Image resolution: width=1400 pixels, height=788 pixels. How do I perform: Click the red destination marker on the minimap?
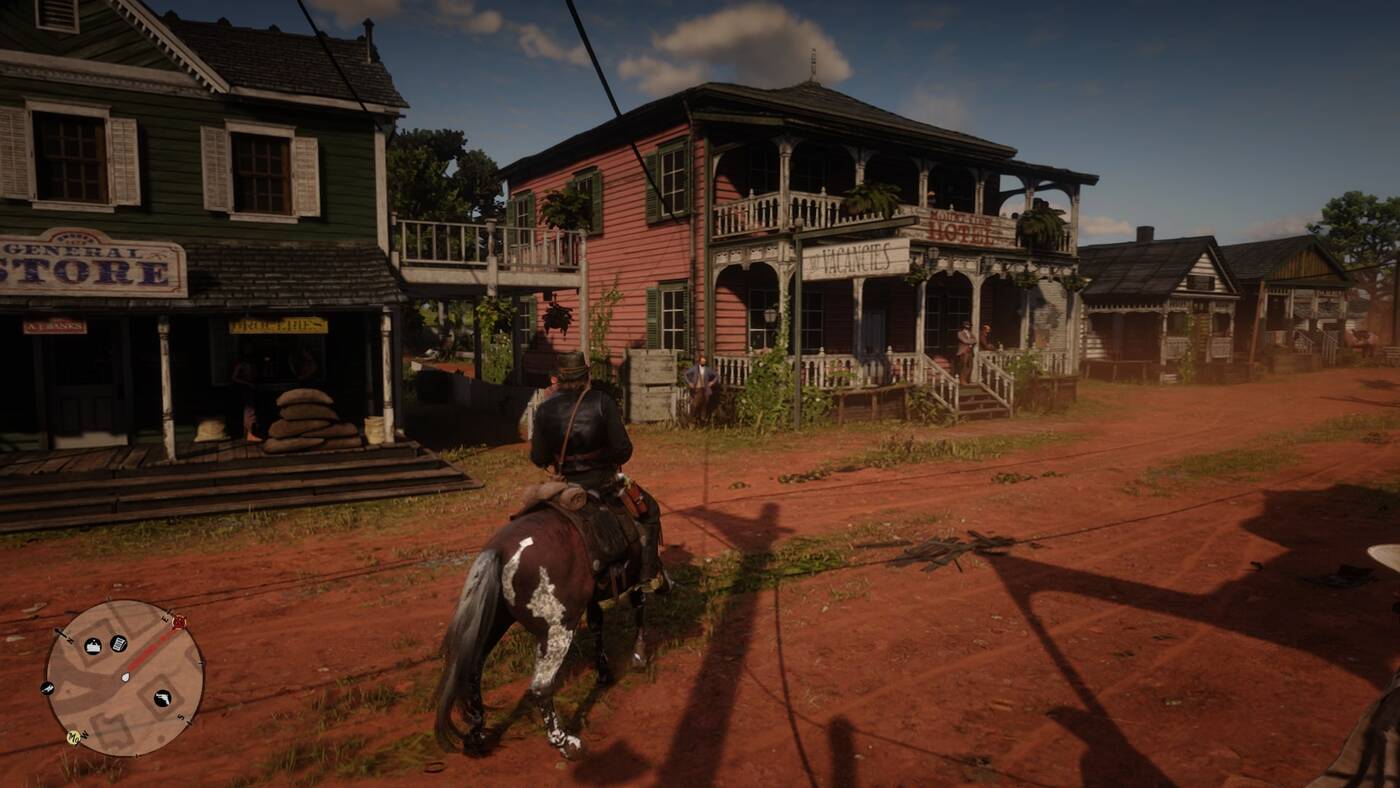coord(179,622)
